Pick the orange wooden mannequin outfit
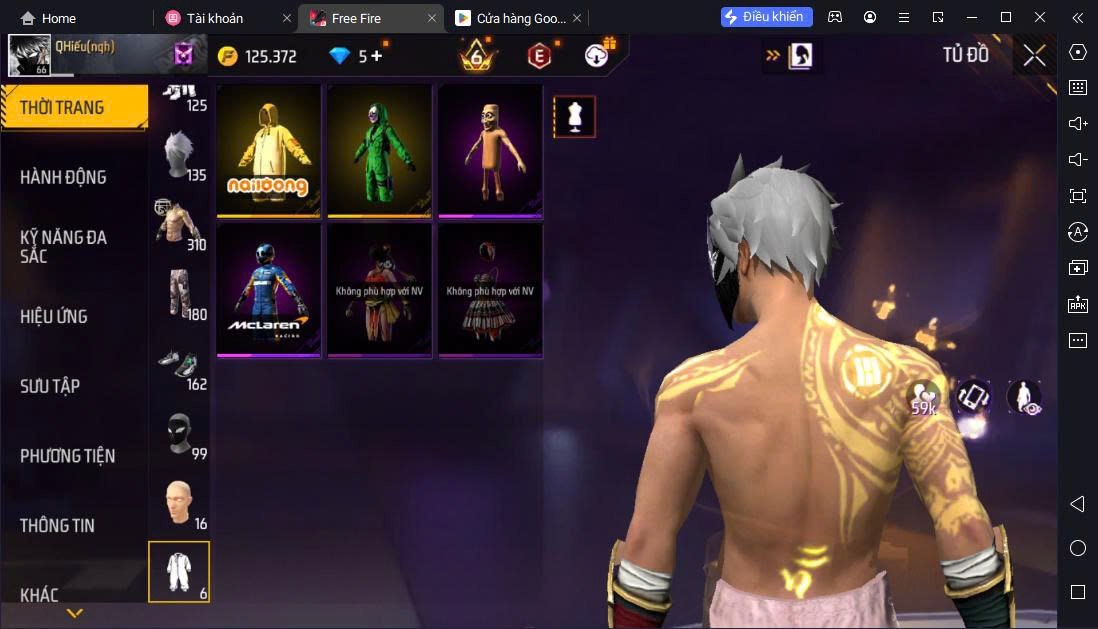The image size is (1098, 629). pos(490,150)
